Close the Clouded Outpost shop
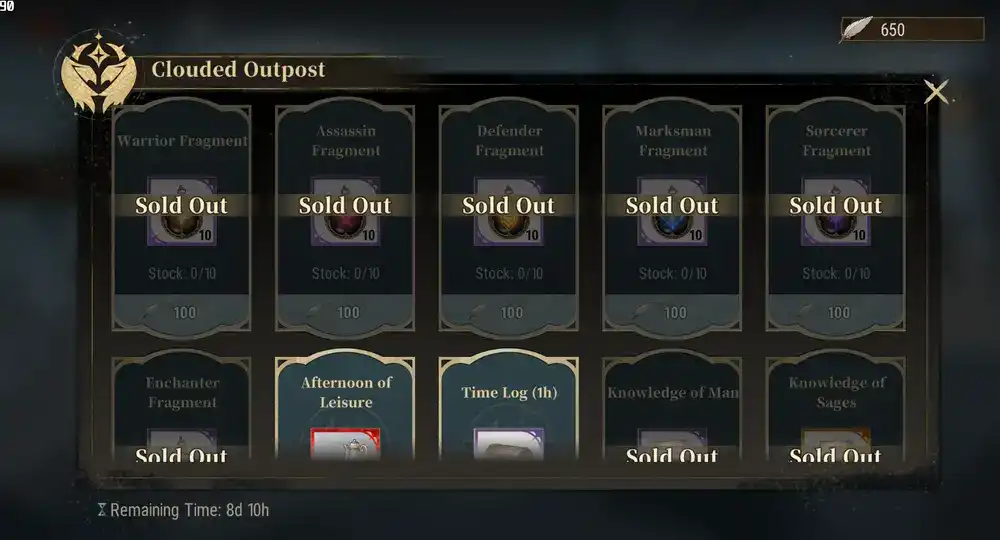The image size is (1000, 540). (x=936, y=92)
